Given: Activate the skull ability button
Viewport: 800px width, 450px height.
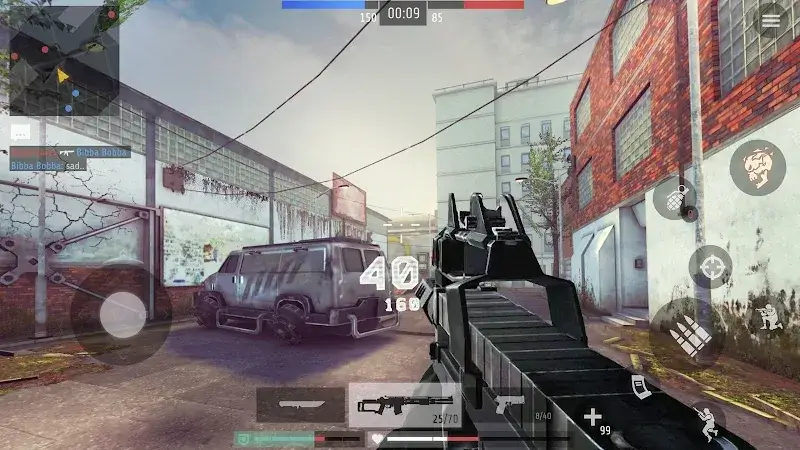Looking at the screenshot, I should pyautogui.click(x=757, y=167).
